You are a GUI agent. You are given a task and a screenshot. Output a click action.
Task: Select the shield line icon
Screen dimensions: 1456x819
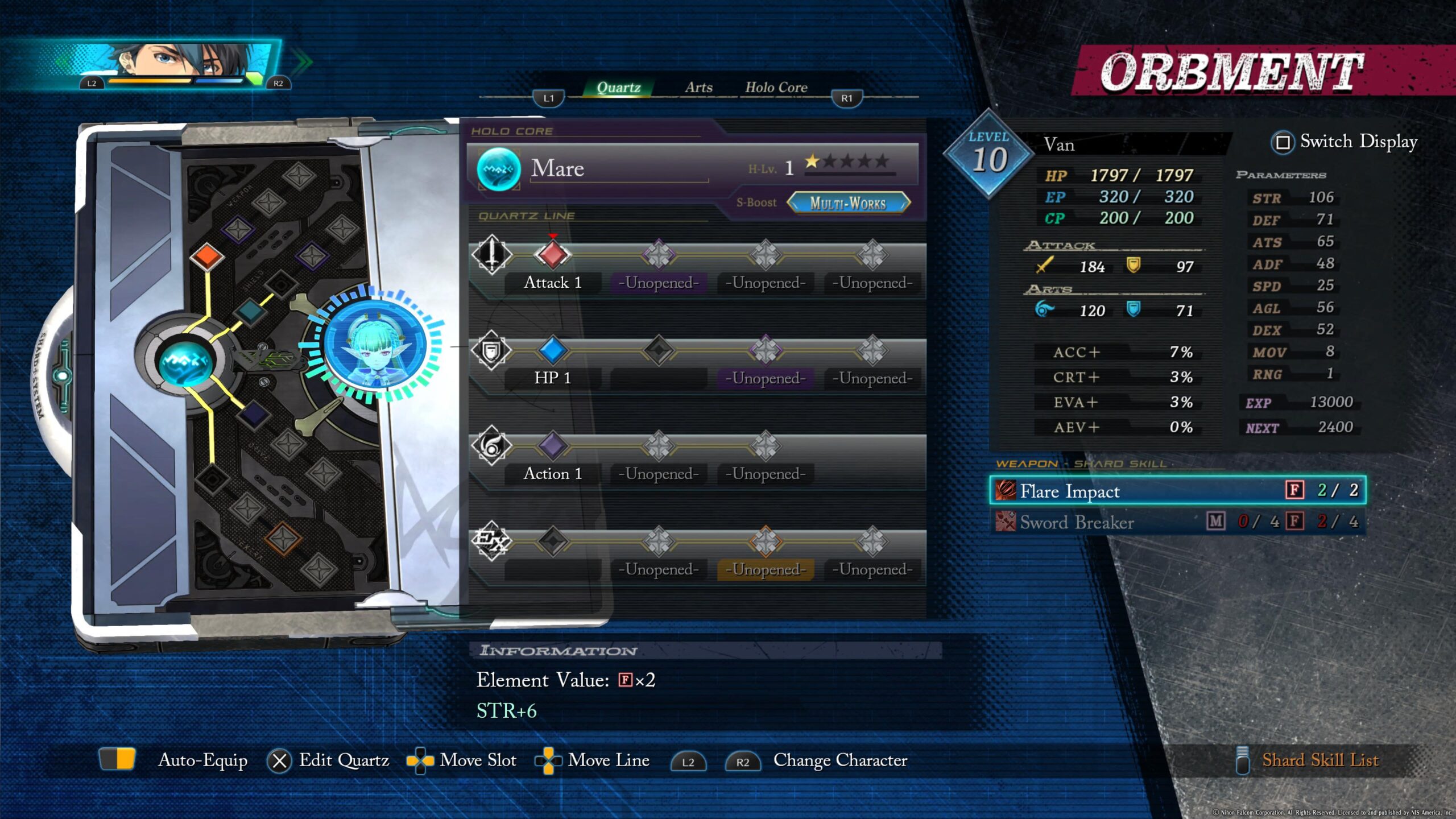492,350
